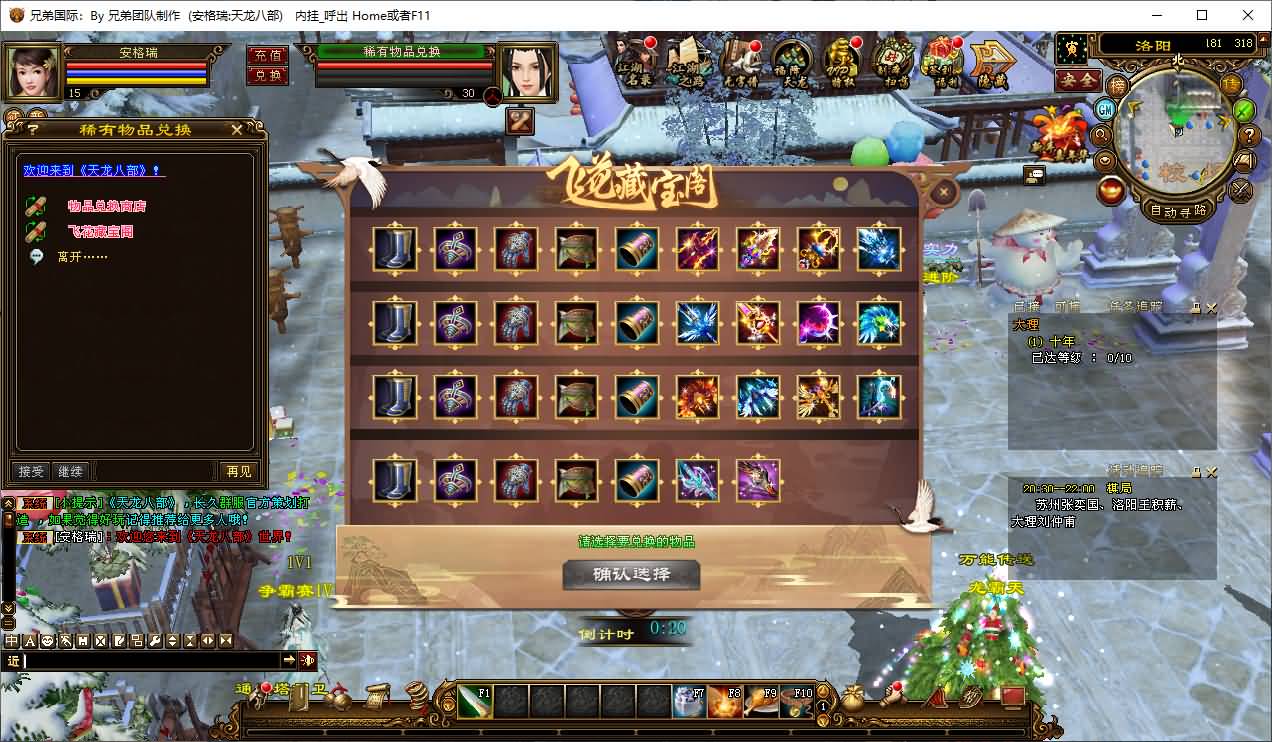Close the 稀有物品兑换 dialogue panel
1272x742 pixels.
(x=237, y=130)
